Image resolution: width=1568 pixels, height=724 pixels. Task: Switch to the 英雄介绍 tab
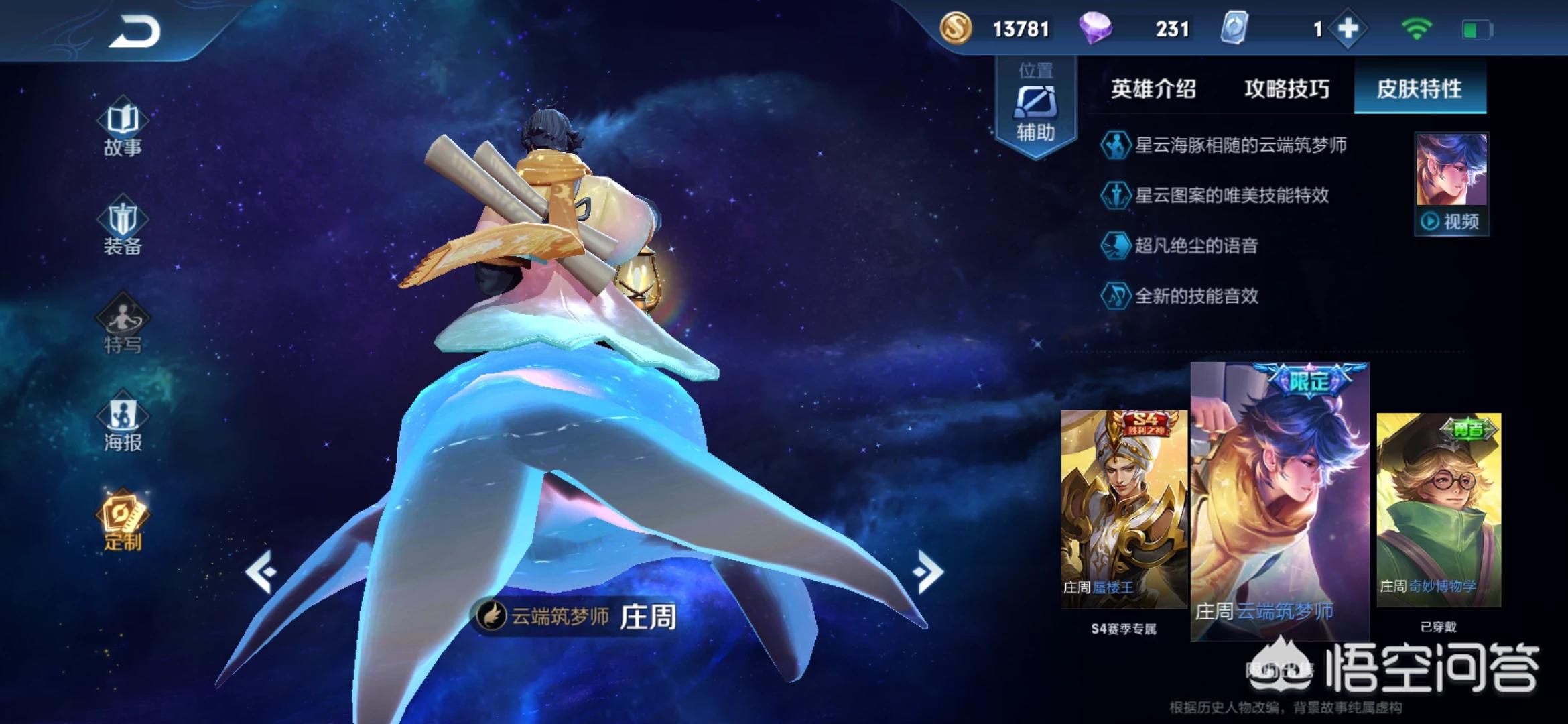point(1153,88)
